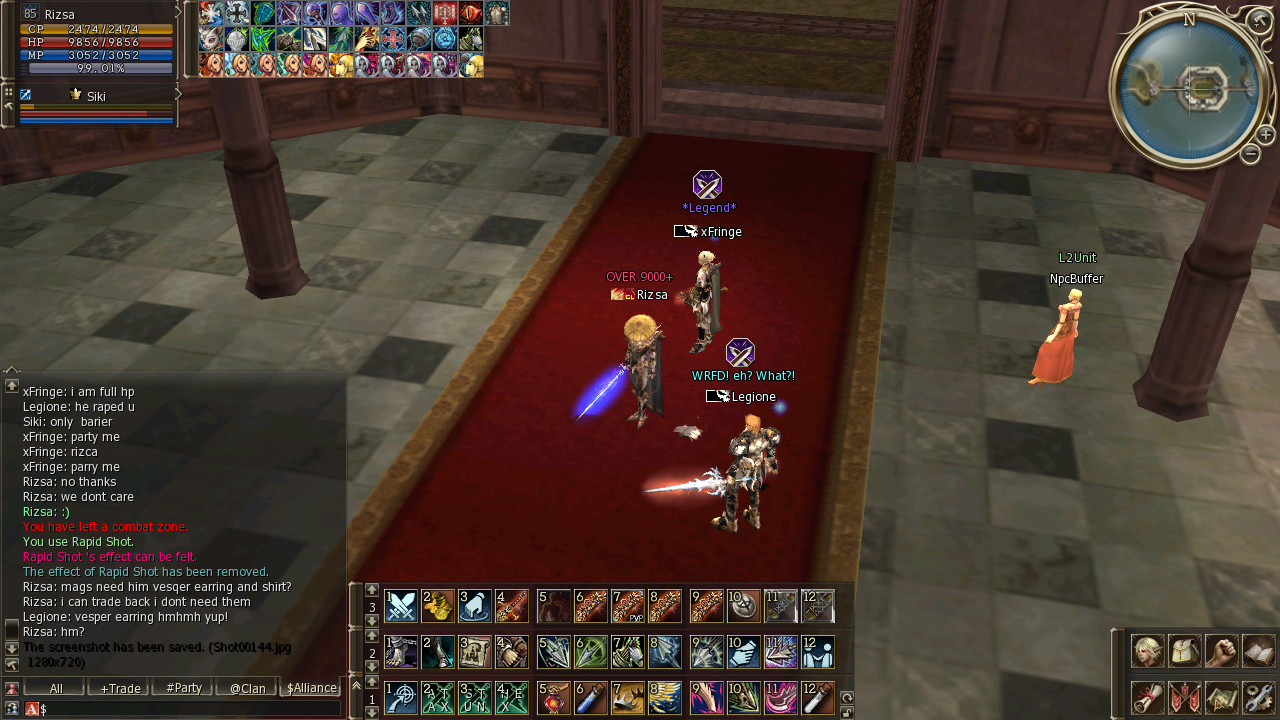
Task: Open the inventory bag icon
Action: click(1184, 651)
